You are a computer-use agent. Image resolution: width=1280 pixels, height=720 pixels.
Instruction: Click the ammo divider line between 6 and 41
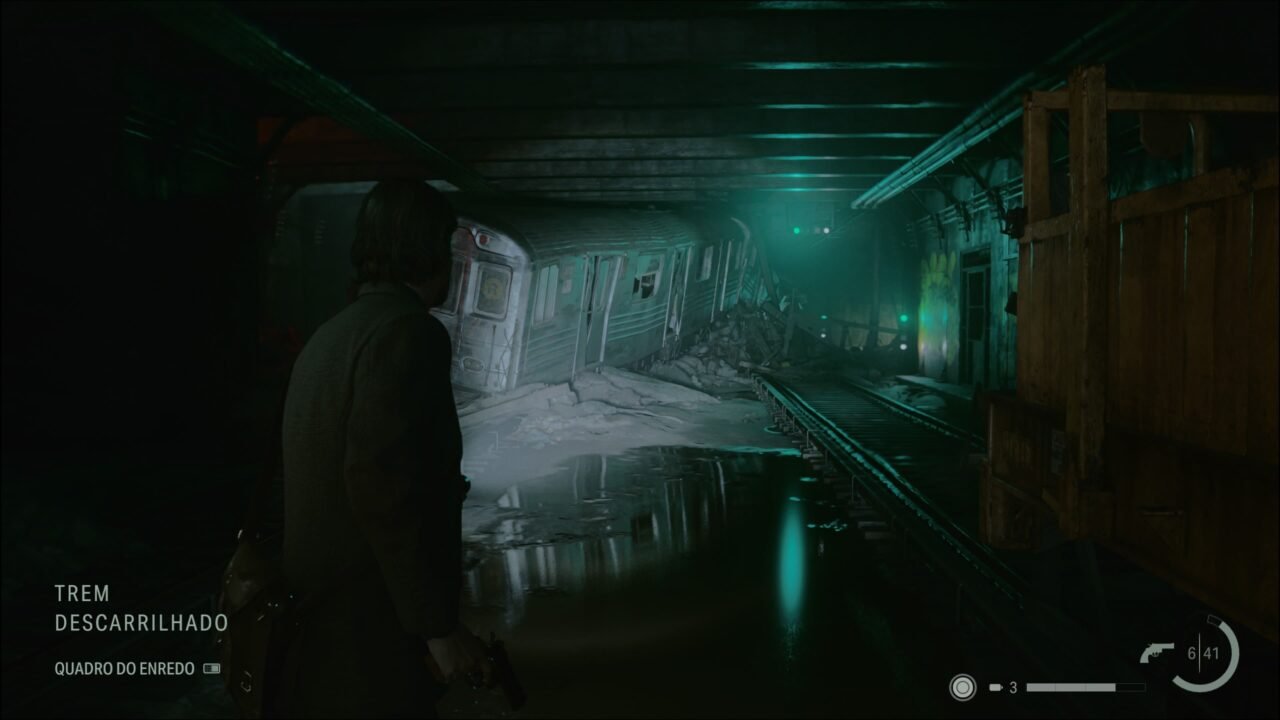tap(1199, 652)
